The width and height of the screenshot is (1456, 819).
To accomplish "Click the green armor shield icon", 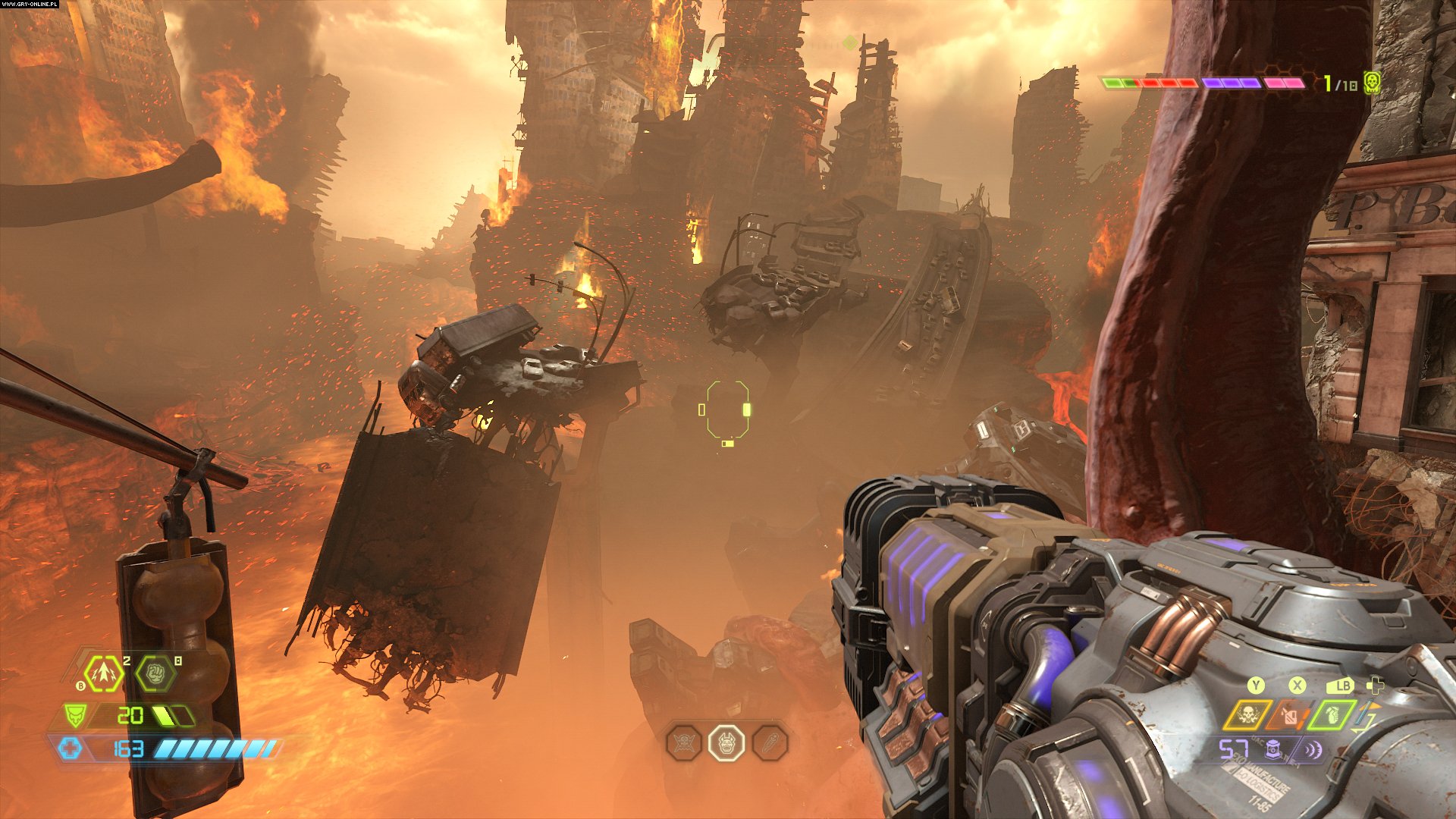I will [74, 715].
